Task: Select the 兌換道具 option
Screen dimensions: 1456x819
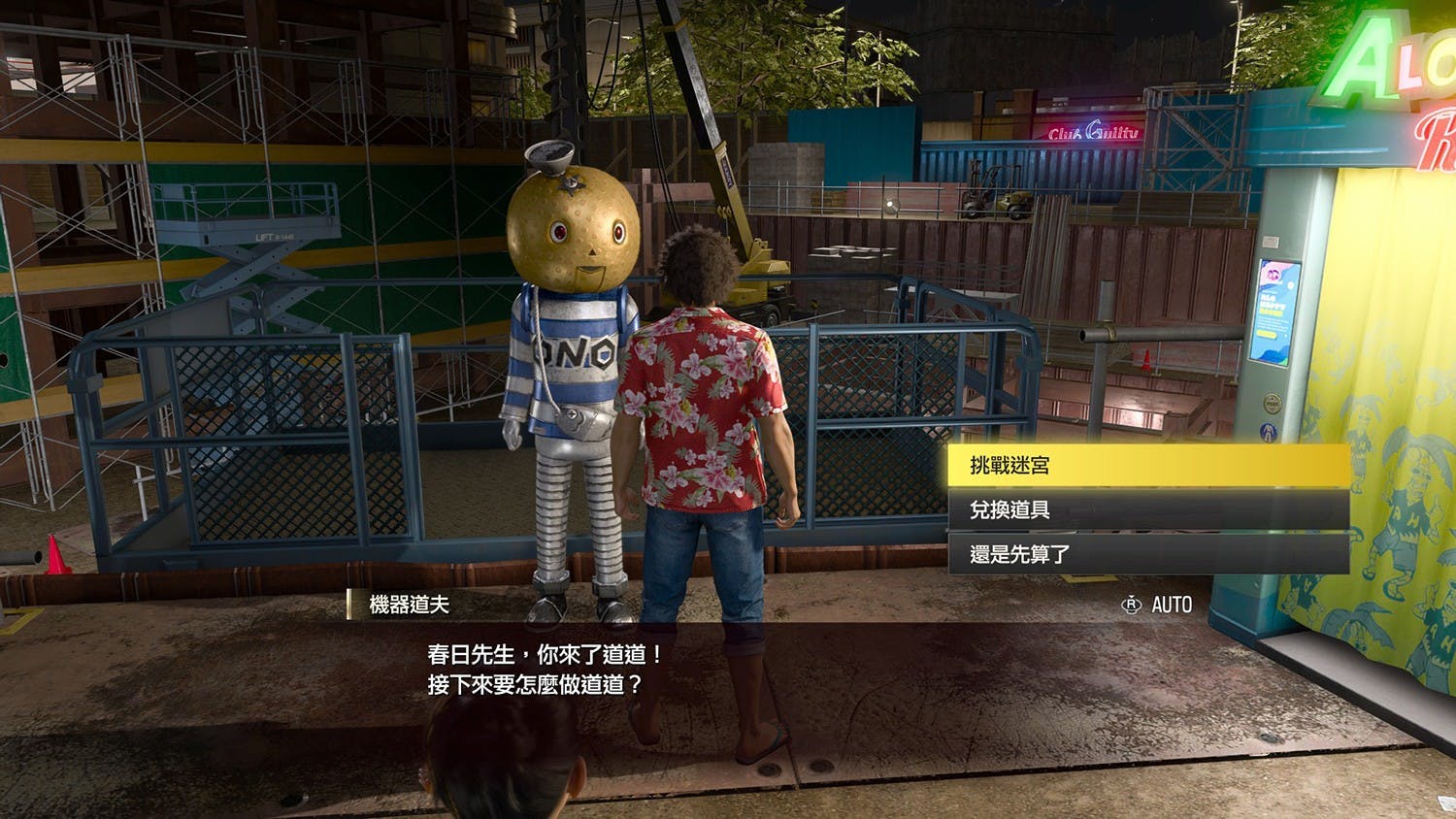Action: 1147,509
